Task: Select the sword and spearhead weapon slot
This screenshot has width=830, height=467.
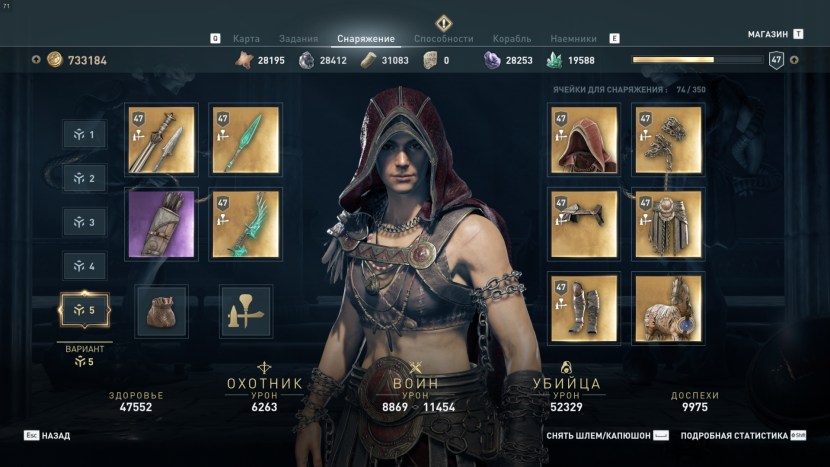Action: pos(161,139)
